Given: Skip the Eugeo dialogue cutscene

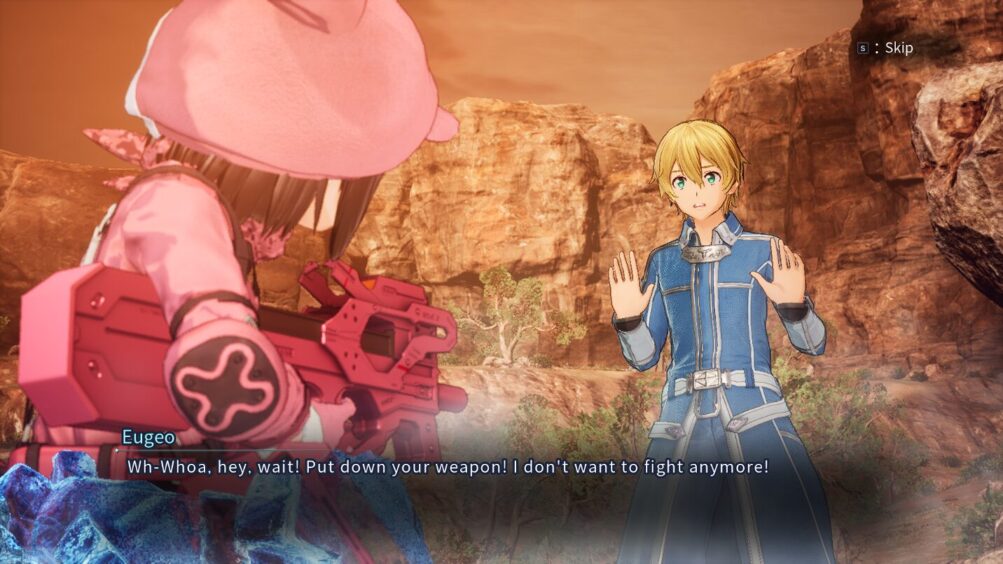Looking at the screenshot, I should tap(886, 47).
